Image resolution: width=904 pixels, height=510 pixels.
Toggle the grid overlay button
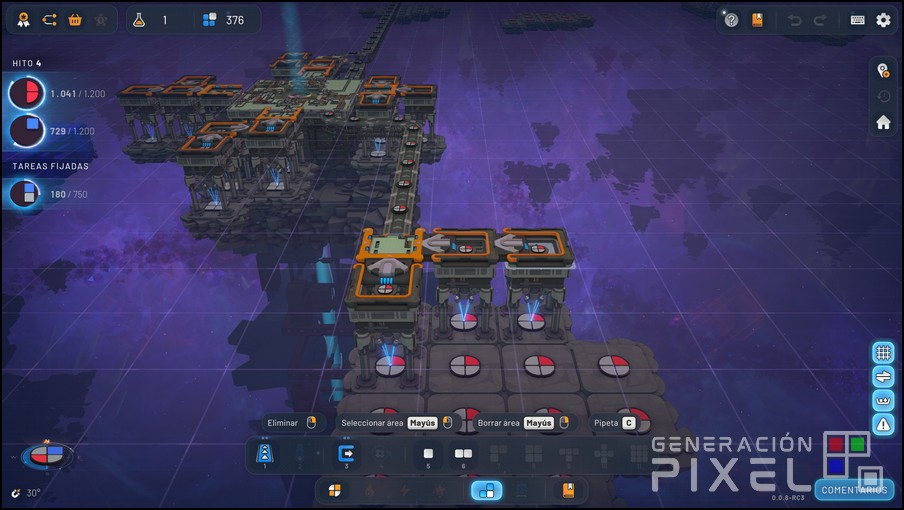[883, 352]
